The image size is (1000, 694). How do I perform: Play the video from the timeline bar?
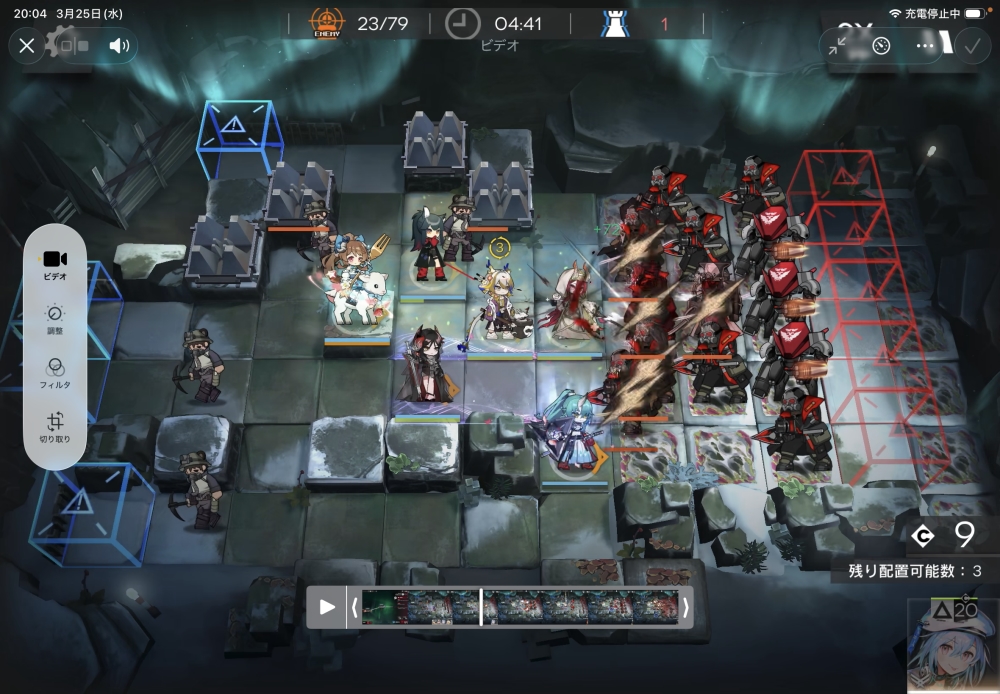click(x=327, y=607)
